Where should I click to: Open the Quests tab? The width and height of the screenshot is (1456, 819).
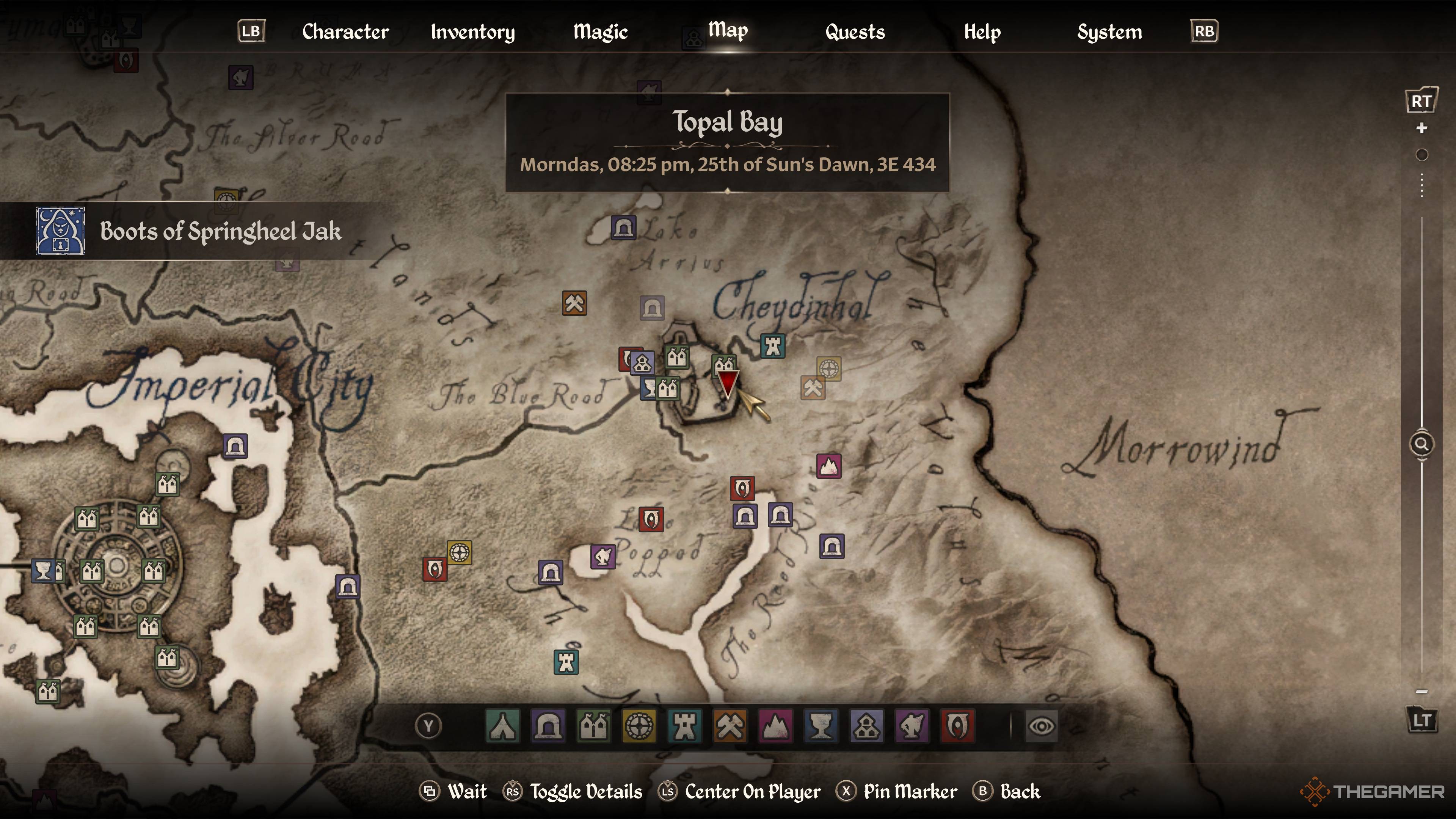tap(855, 32)
